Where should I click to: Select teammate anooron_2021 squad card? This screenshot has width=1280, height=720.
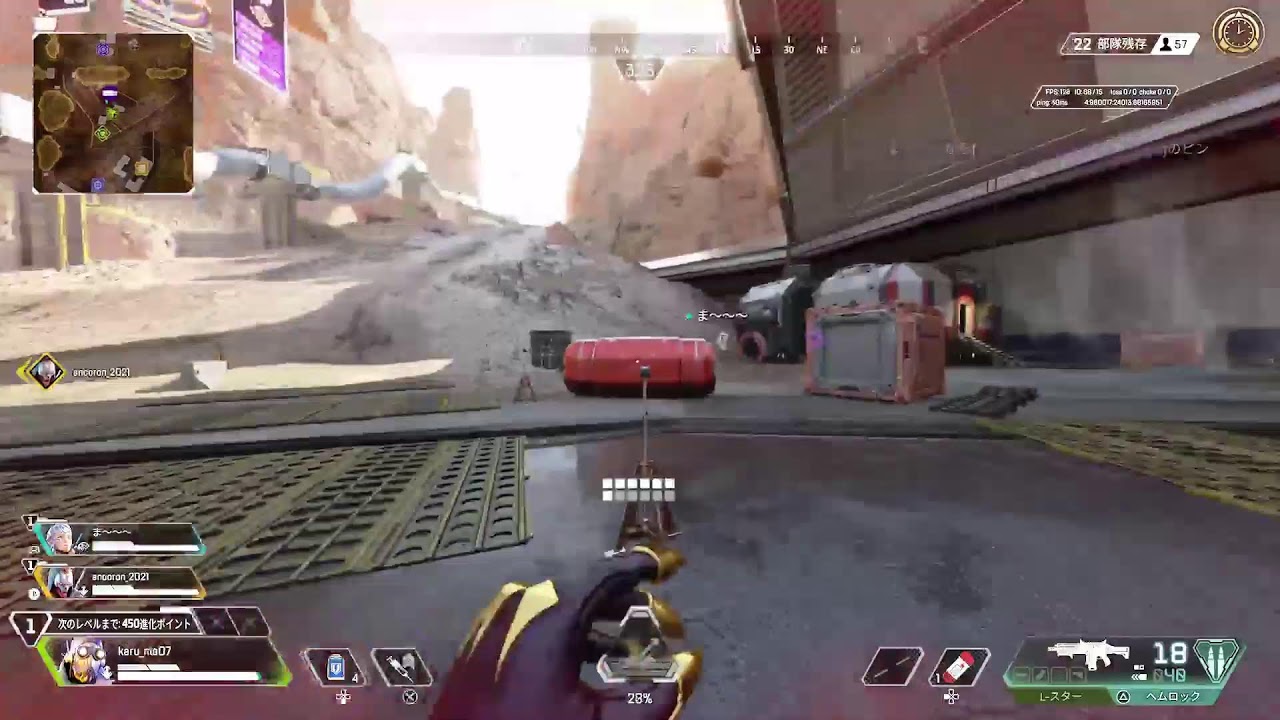coord(120,582)
